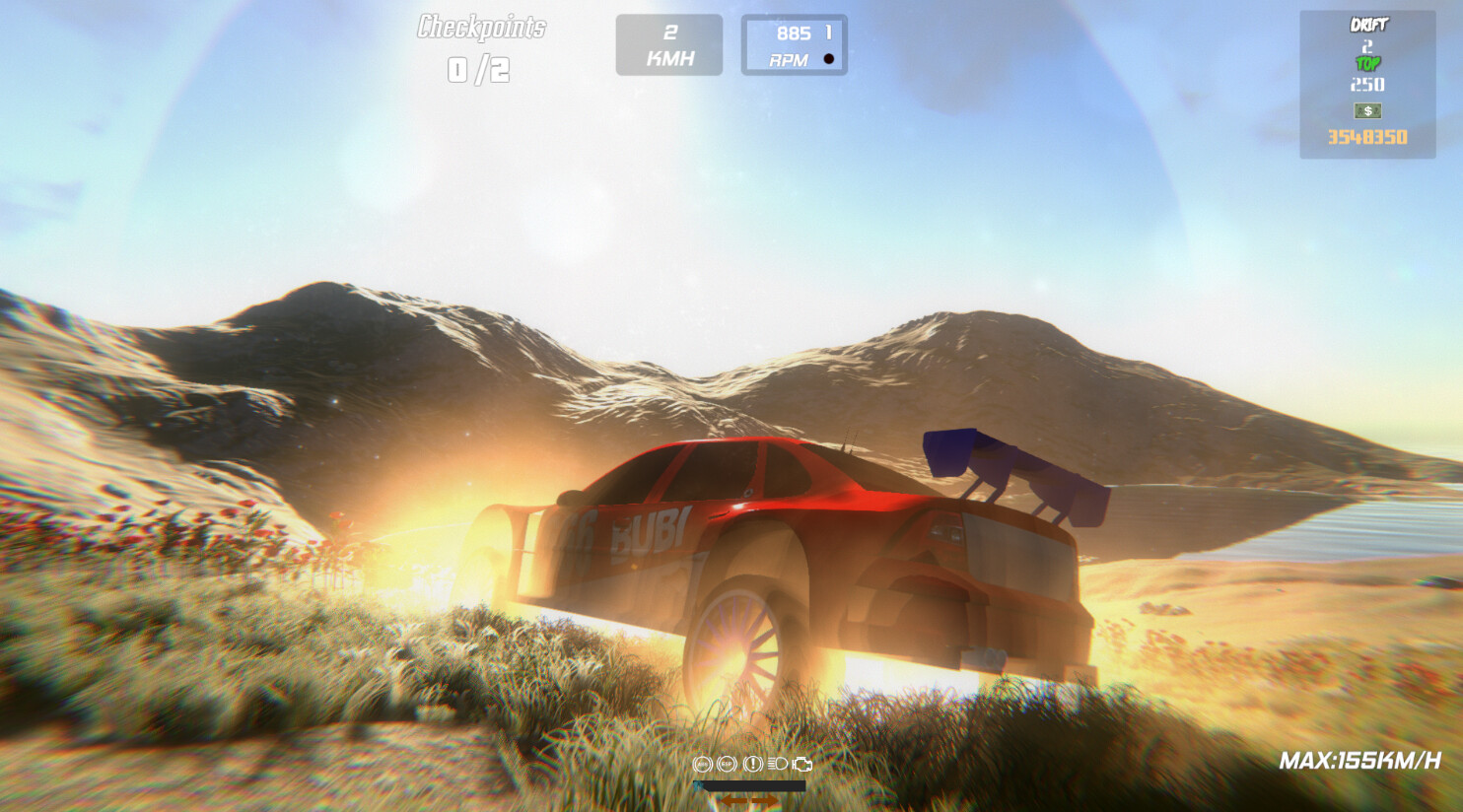Image resolution: width=1463 pixels, height=812 pixels.
Task: Click the money balance 3548350
Action: [x=1366, y=137]
